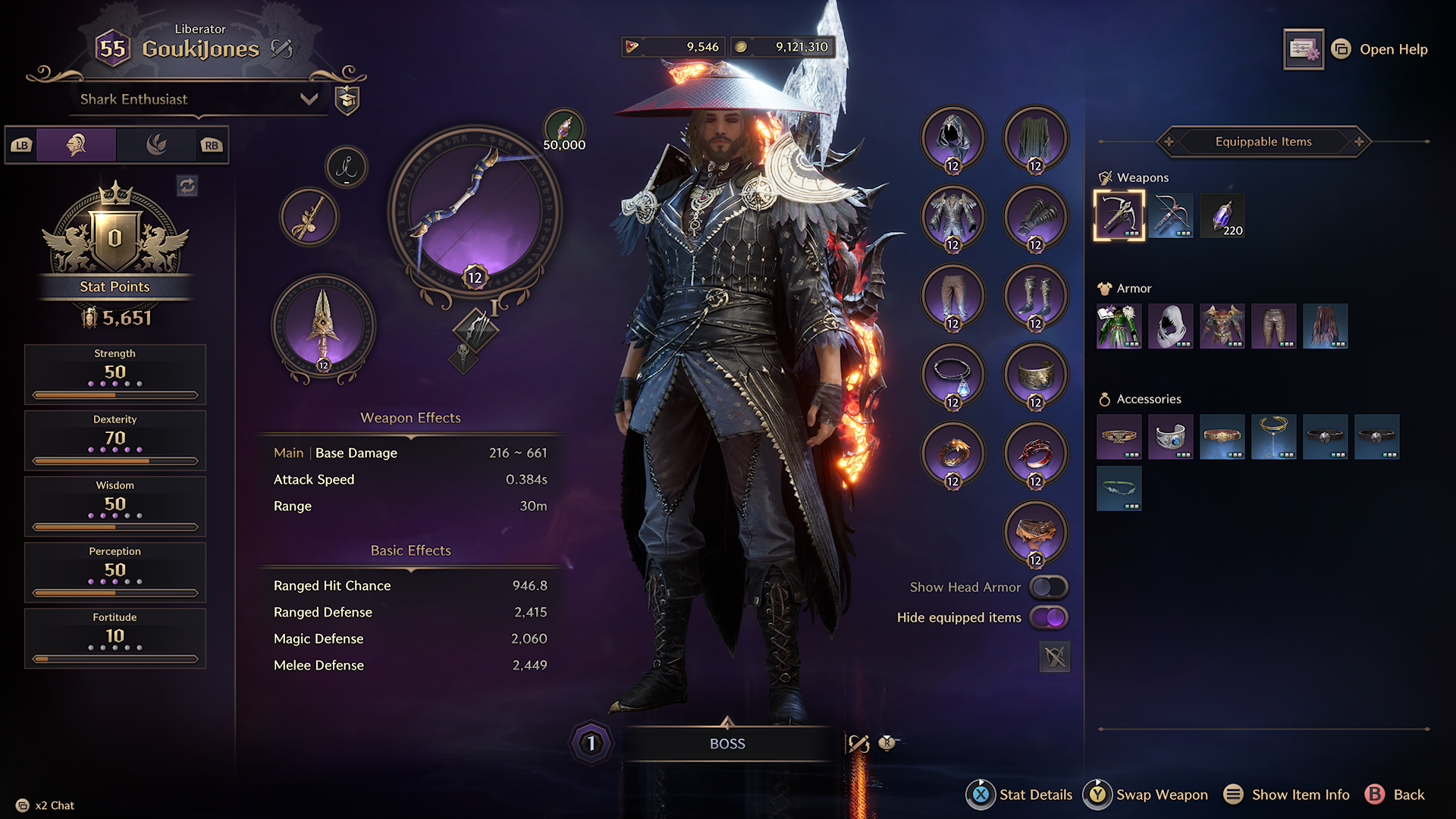The height and width of the screenshot is (819, 1456).
Task: Edit the character name with pencil icon
Action: (x=281, y=49)
